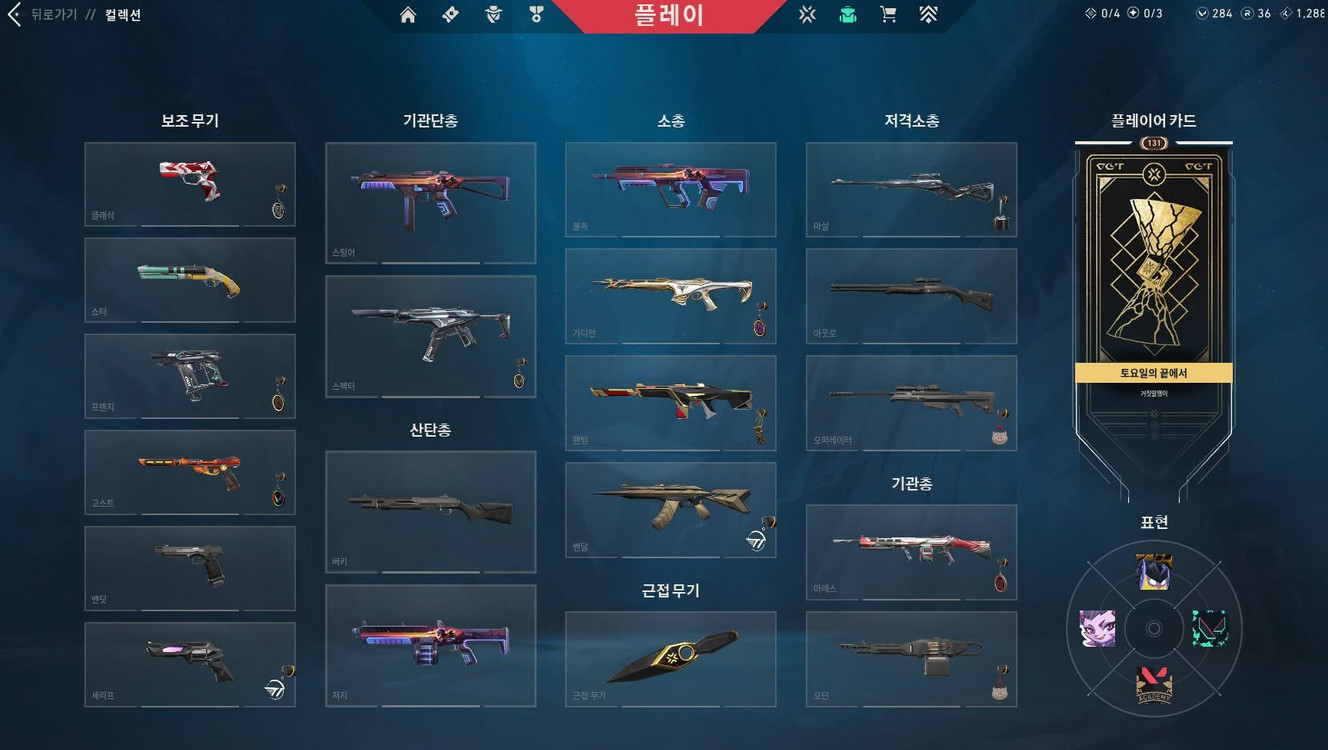Open the store shopping cart icon

tap(887, 15)
